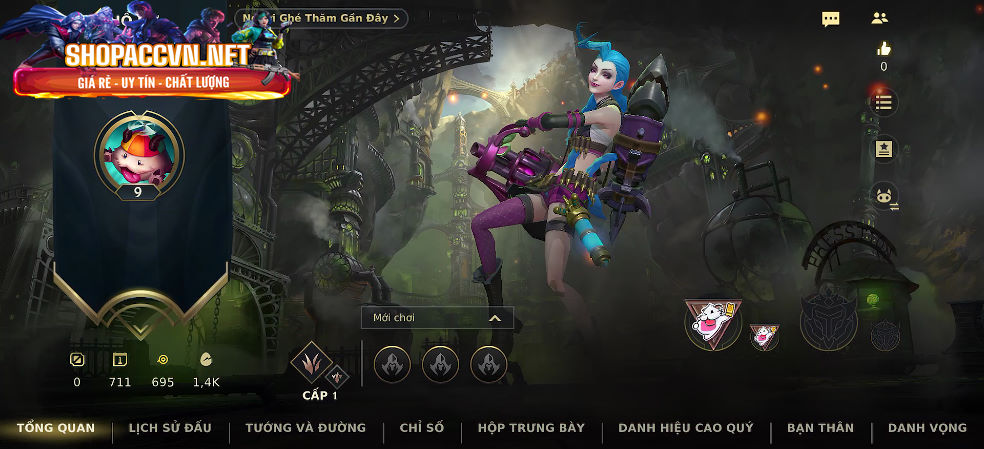
Task: Expand the Mới chơi dropdown
Action: pos(437,318)
